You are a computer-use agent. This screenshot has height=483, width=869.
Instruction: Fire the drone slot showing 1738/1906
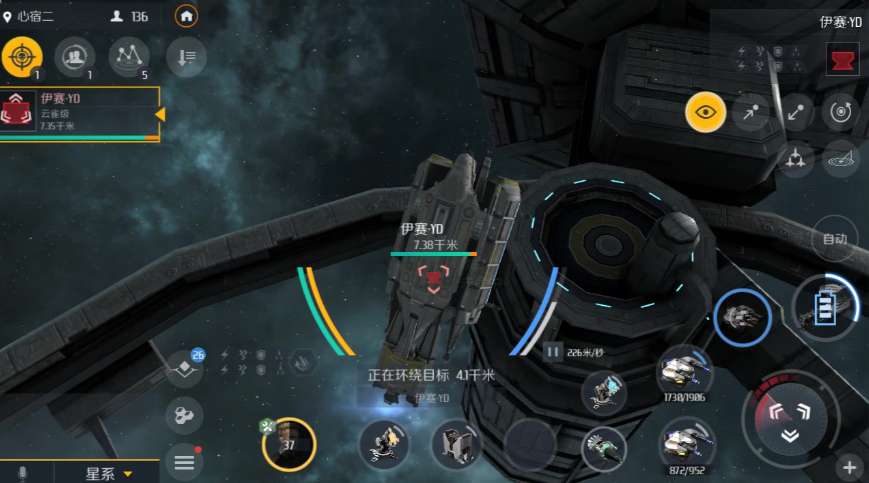(685, 369)
